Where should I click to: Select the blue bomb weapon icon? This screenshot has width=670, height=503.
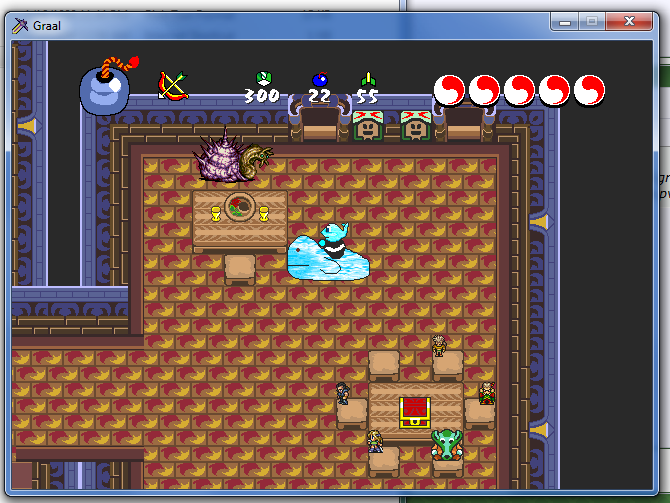(x=104, y=88)
